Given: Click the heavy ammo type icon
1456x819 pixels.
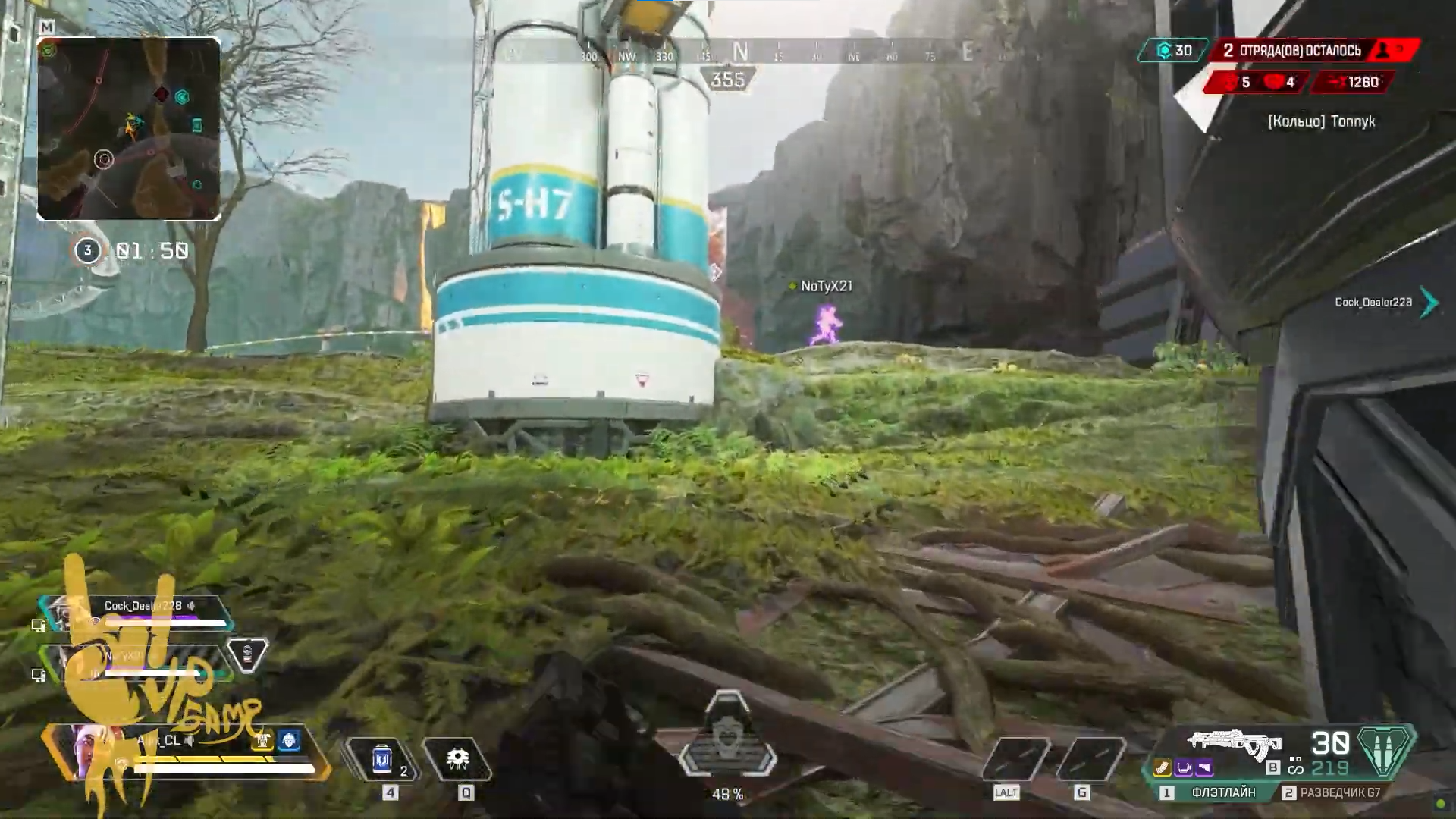Looking at the screenshot, I should tap(1385, 750).
